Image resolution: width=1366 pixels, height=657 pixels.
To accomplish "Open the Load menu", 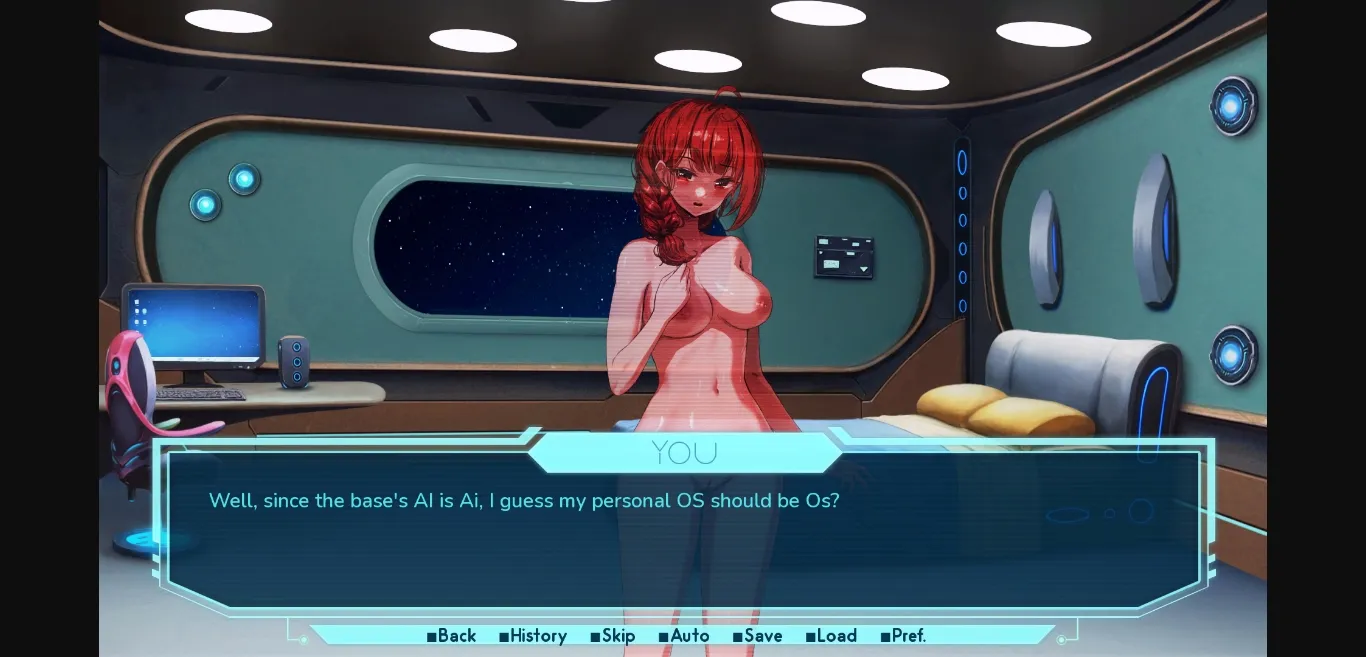I will coord(831,636).
